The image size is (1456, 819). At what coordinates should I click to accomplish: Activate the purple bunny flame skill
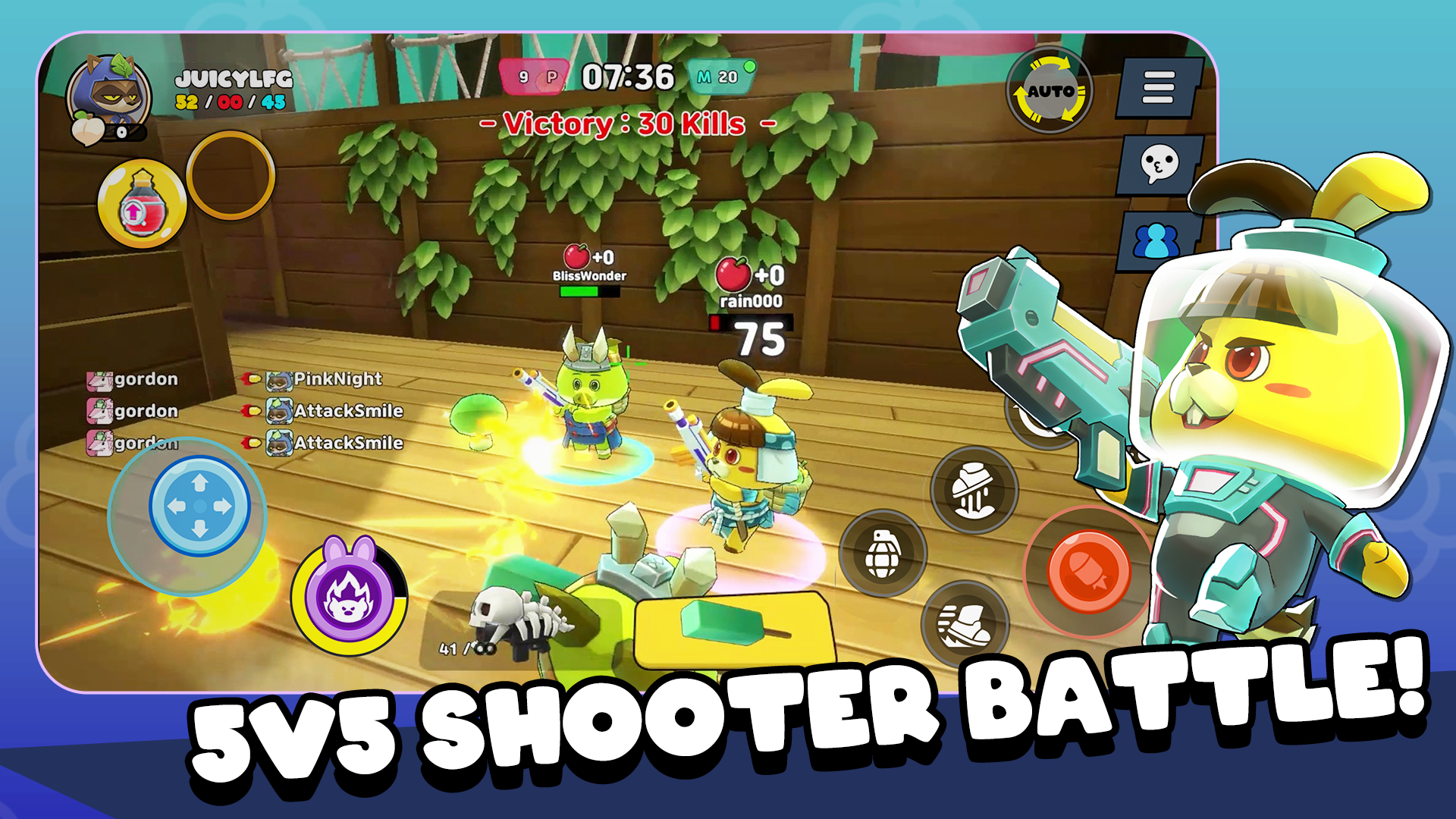(x=349, y=595)
